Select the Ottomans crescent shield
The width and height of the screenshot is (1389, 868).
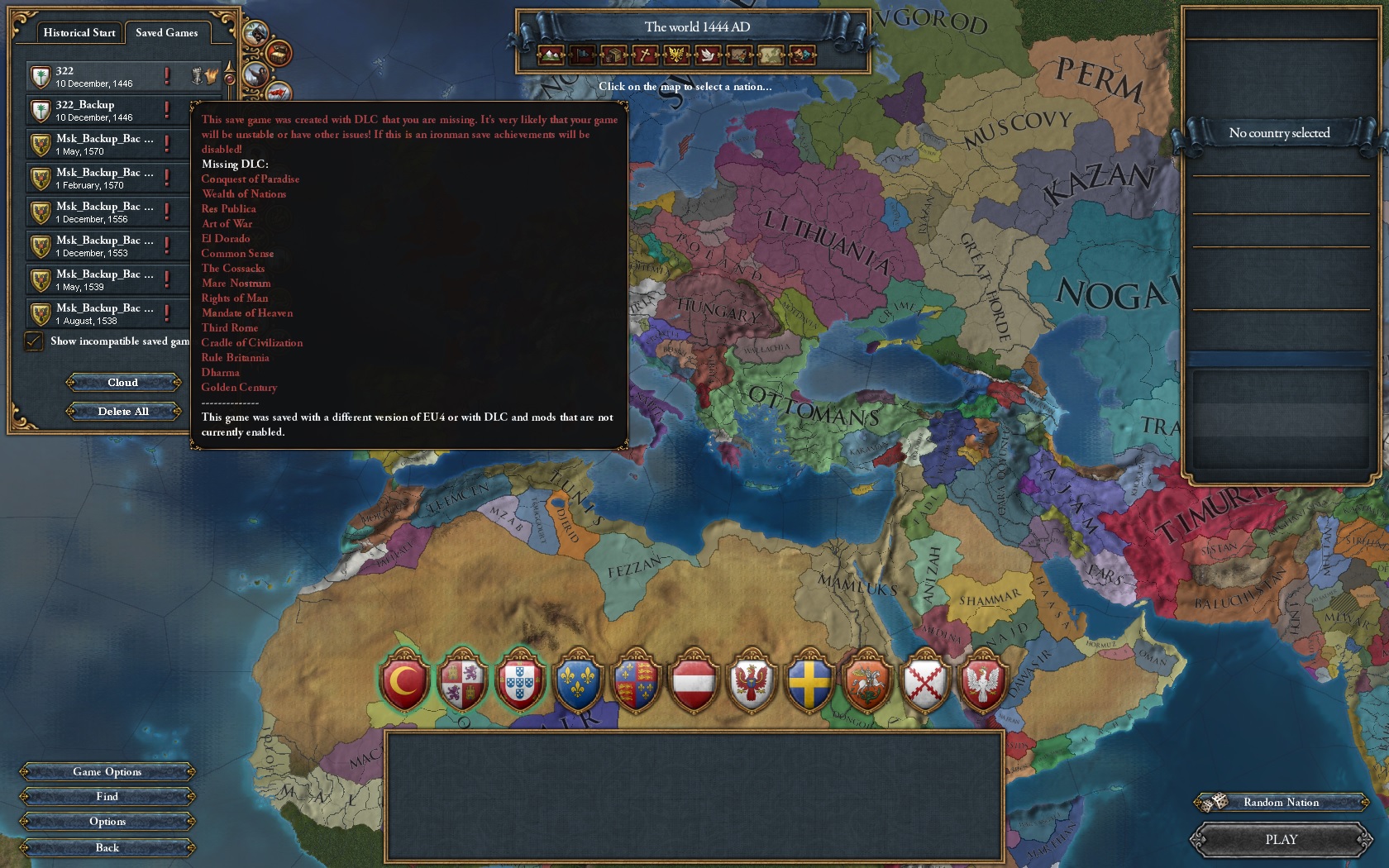point(405,682)
